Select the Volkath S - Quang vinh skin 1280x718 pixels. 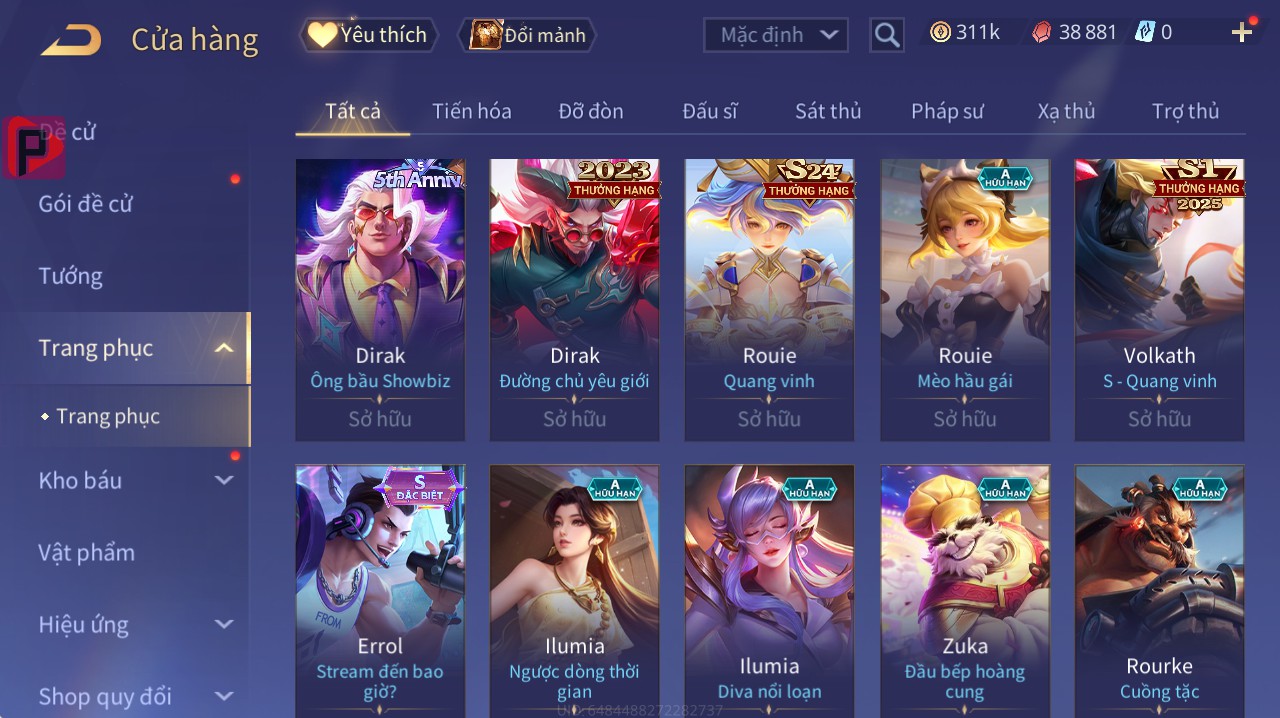(x=1159, y=299)
